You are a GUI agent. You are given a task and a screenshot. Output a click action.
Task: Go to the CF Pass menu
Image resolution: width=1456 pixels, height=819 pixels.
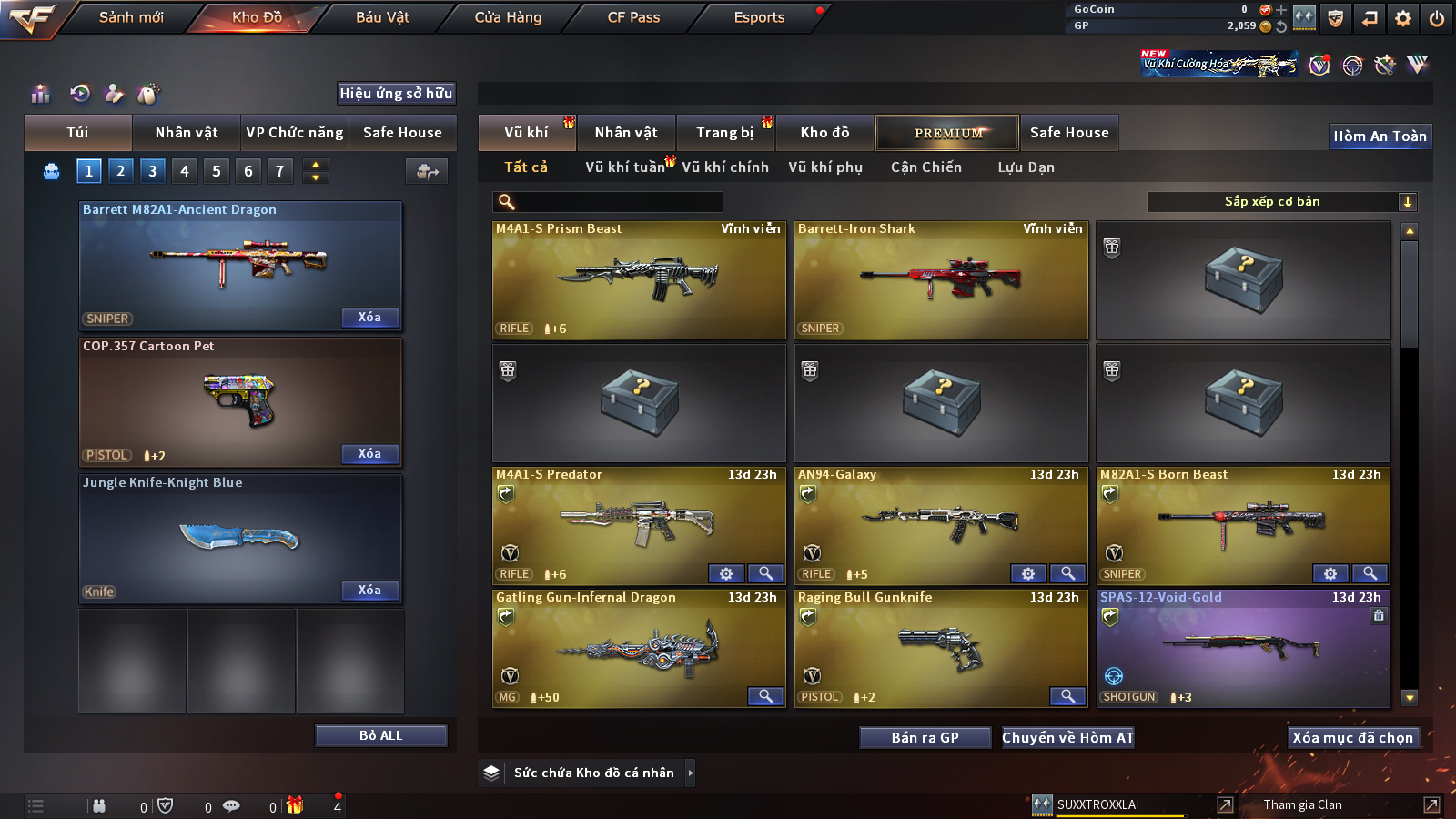click(633, 17)
